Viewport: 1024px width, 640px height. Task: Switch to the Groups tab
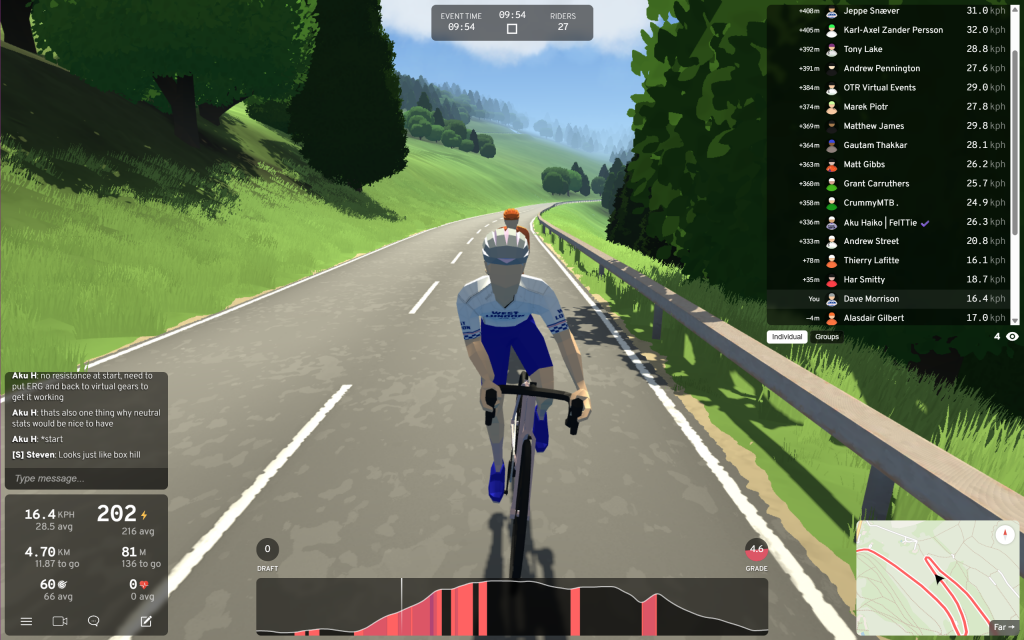tap(827, 337)
